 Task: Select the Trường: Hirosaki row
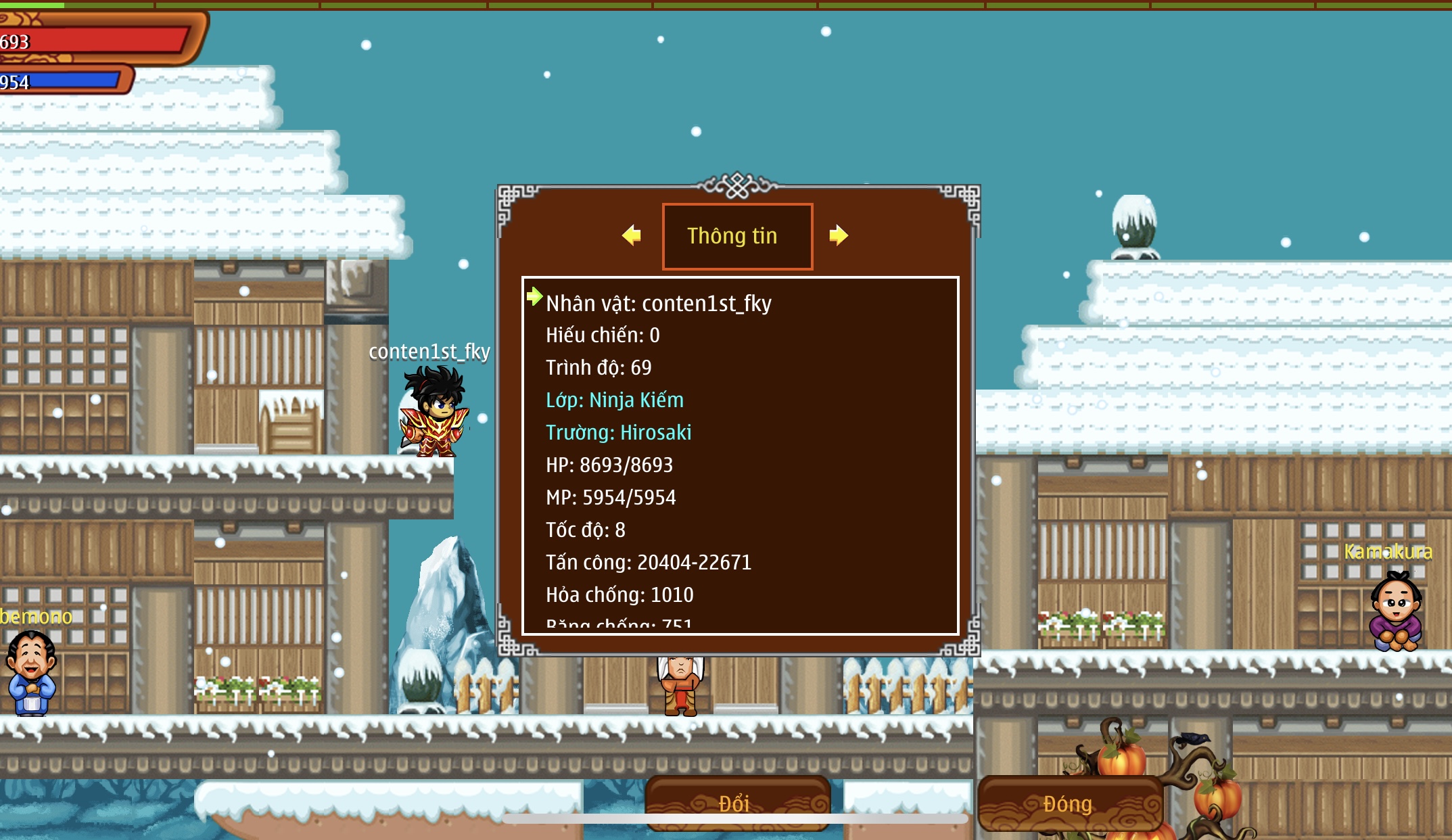618,433
